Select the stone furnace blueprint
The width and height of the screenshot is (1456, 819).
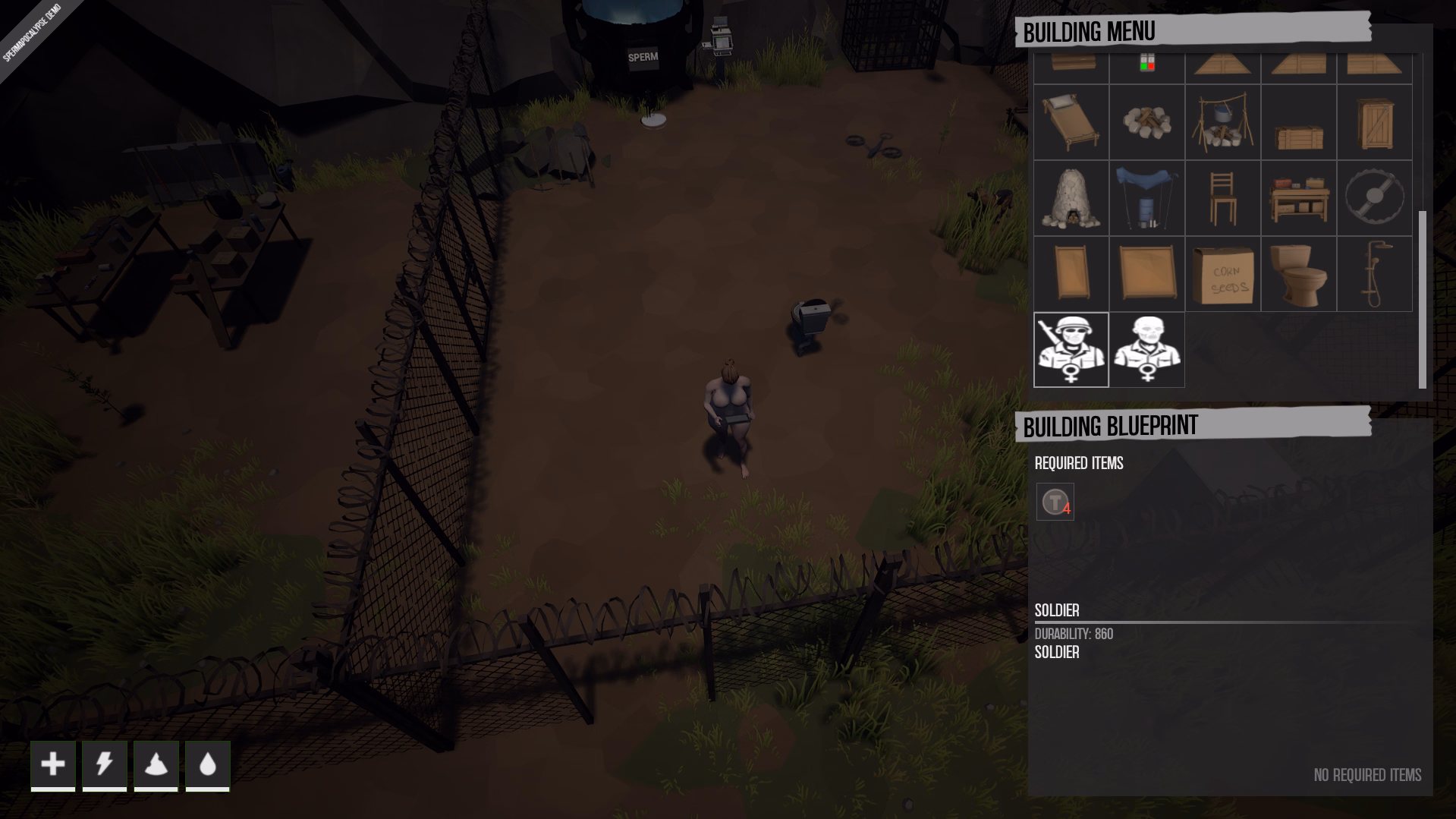(x=1071, y=198)
